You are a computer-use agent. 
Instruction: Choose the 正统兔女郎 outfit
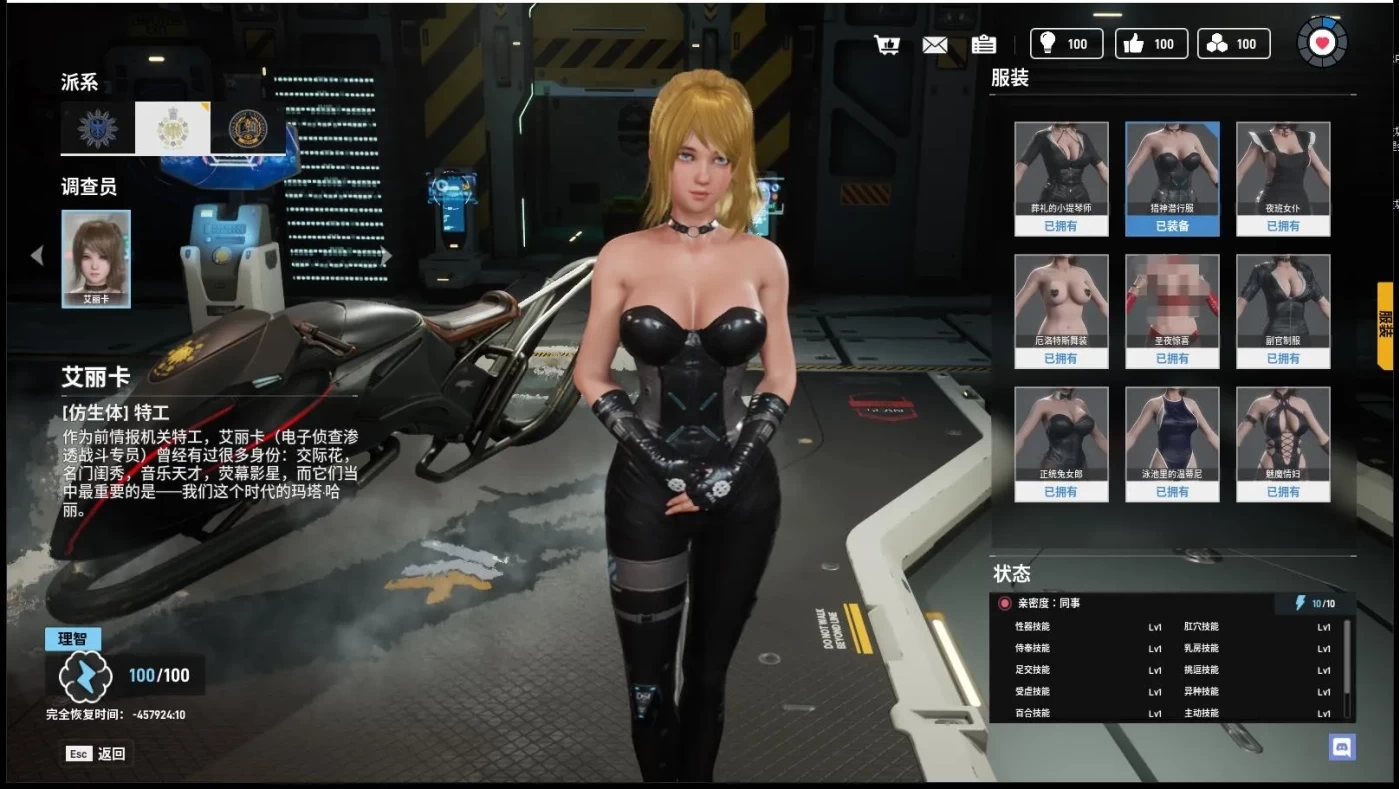pyautogui.click(x=1061, y=443)
